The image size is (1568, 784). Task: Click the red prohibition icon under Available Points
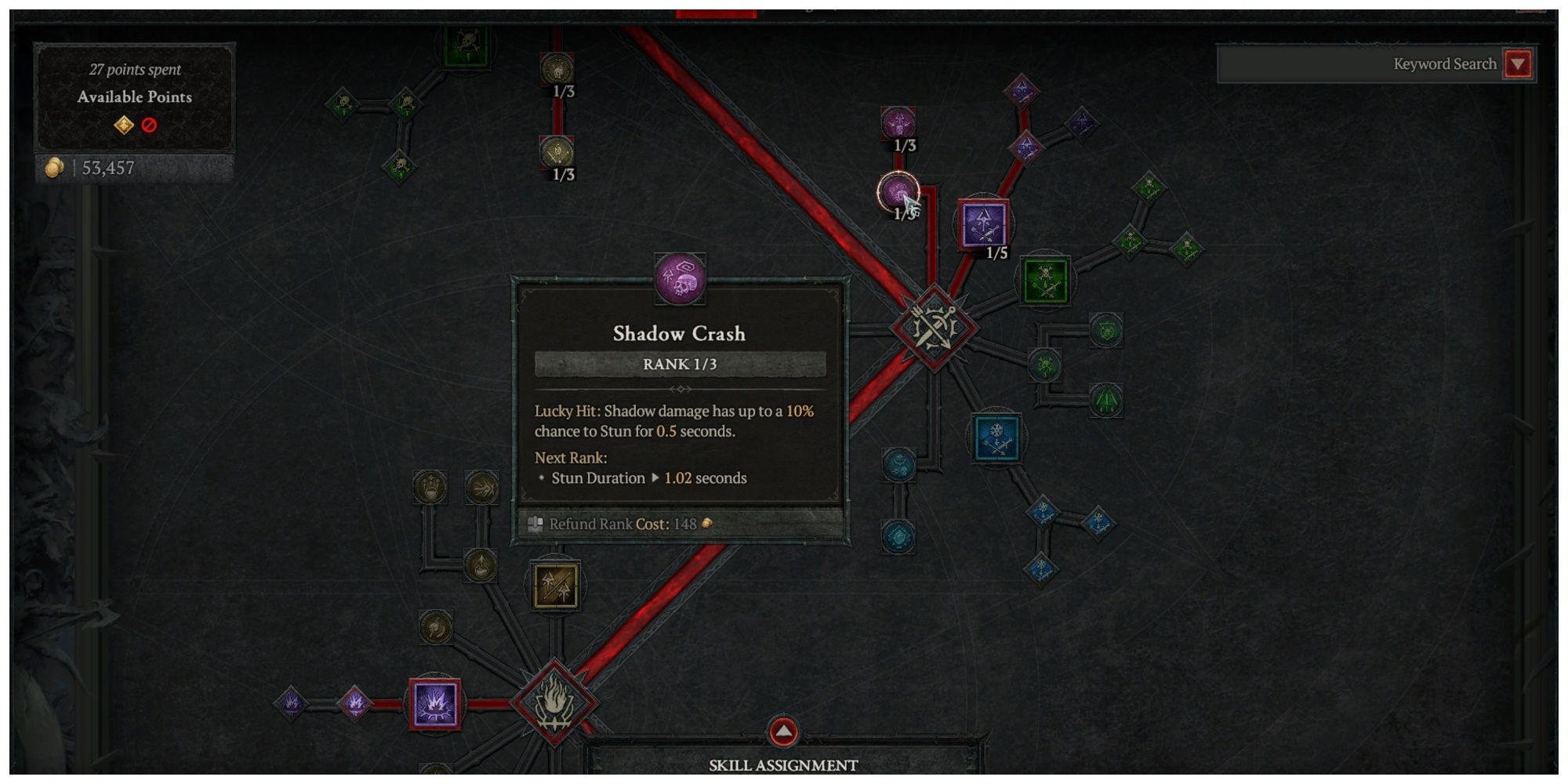point(150,125)
